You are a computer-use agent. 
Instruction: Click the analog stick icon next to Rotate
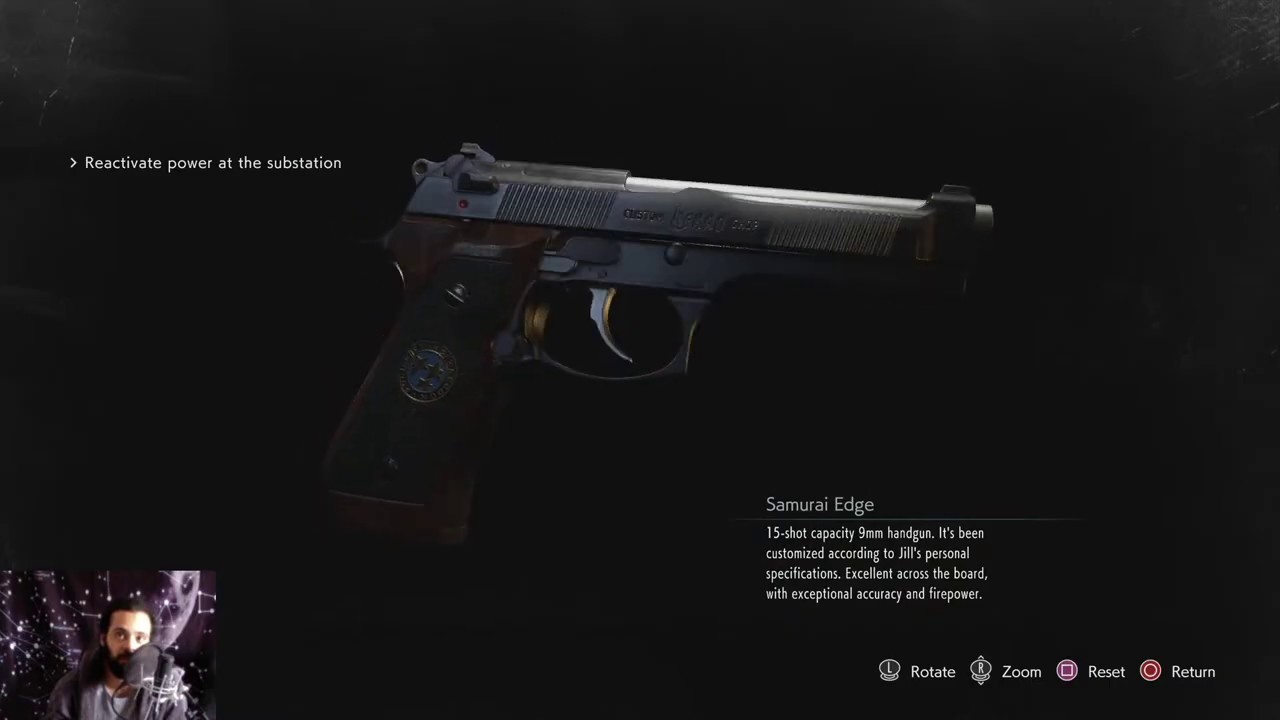pos(889,671)
